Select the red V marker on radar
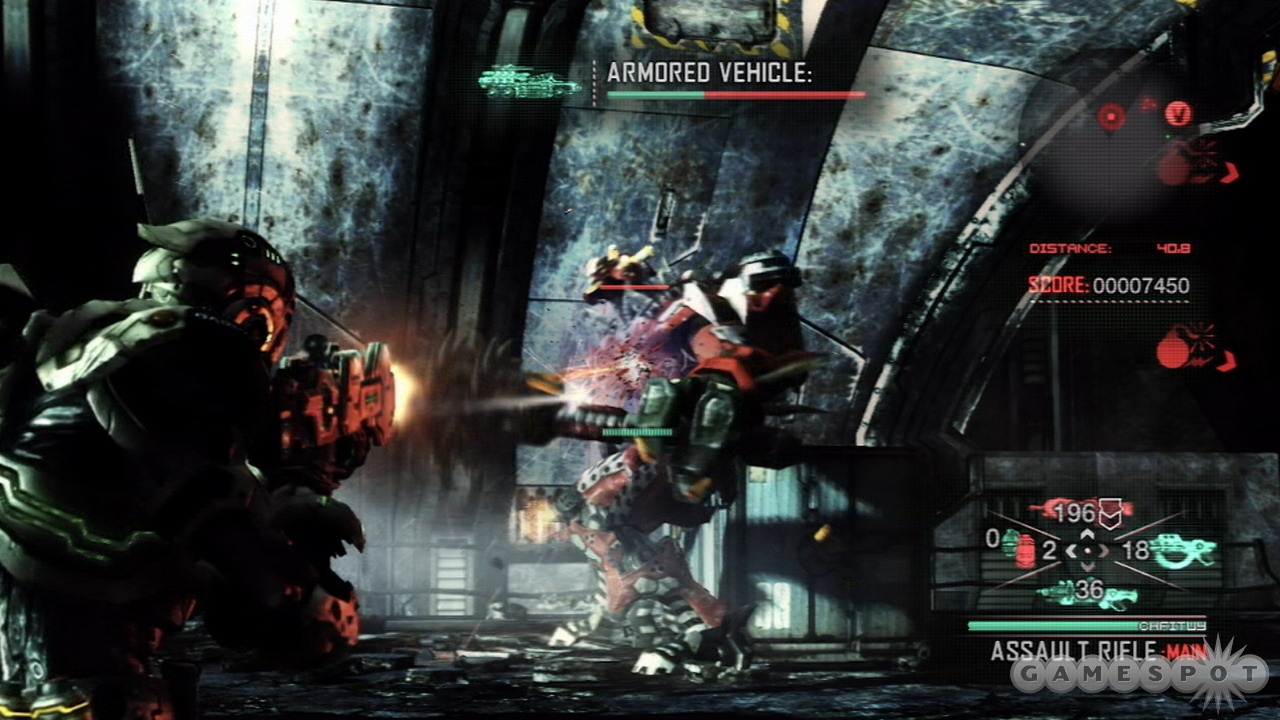 click(1178, 113)
